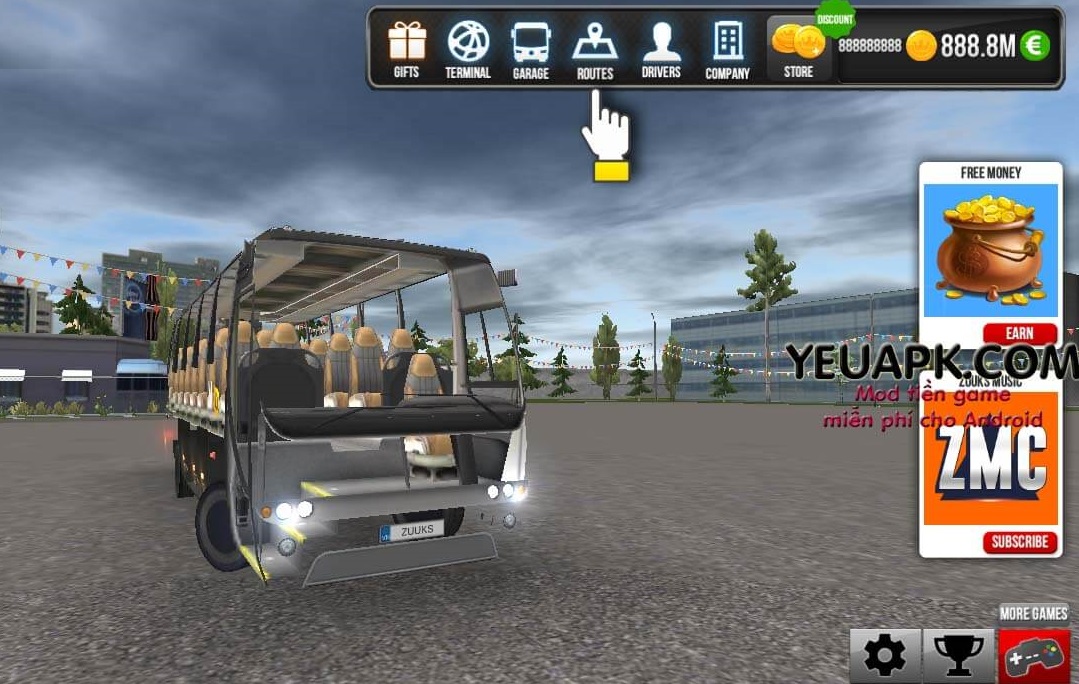Open the Company screen
Screen dimensions: 1079x684
727,50
